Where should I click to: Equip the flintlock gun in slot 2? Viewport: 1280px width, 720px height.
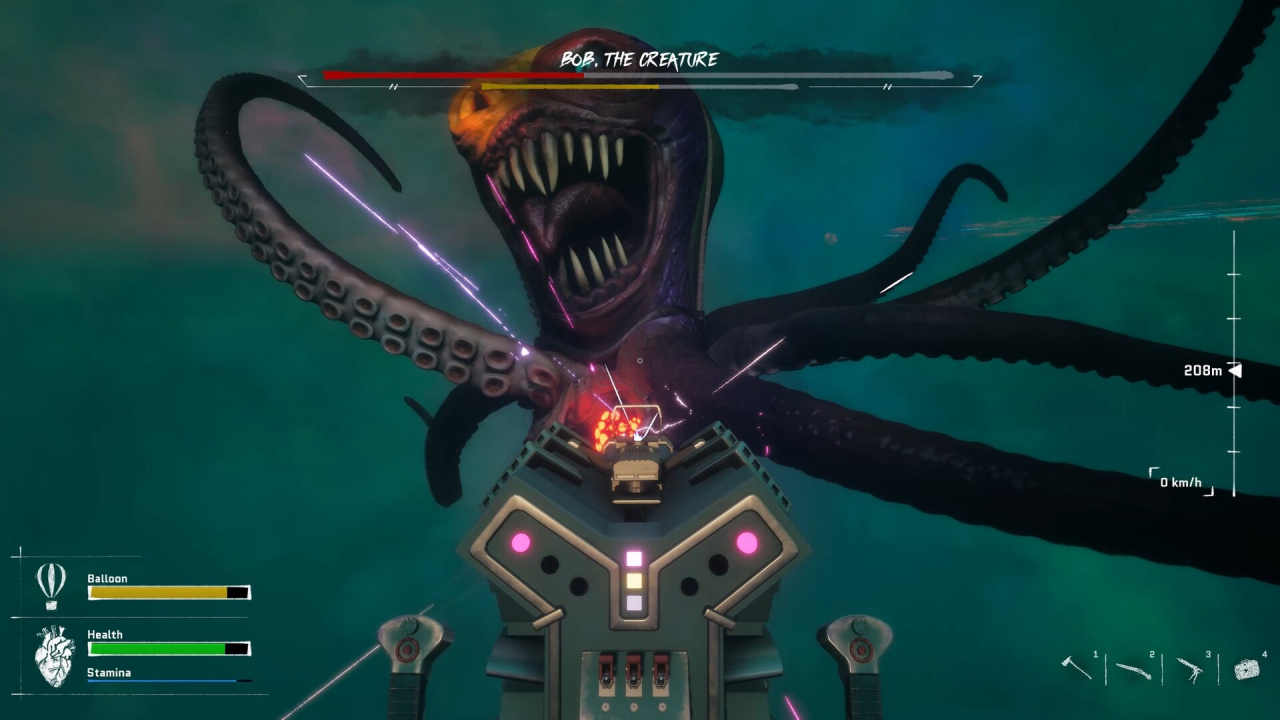pos(1133,670)
